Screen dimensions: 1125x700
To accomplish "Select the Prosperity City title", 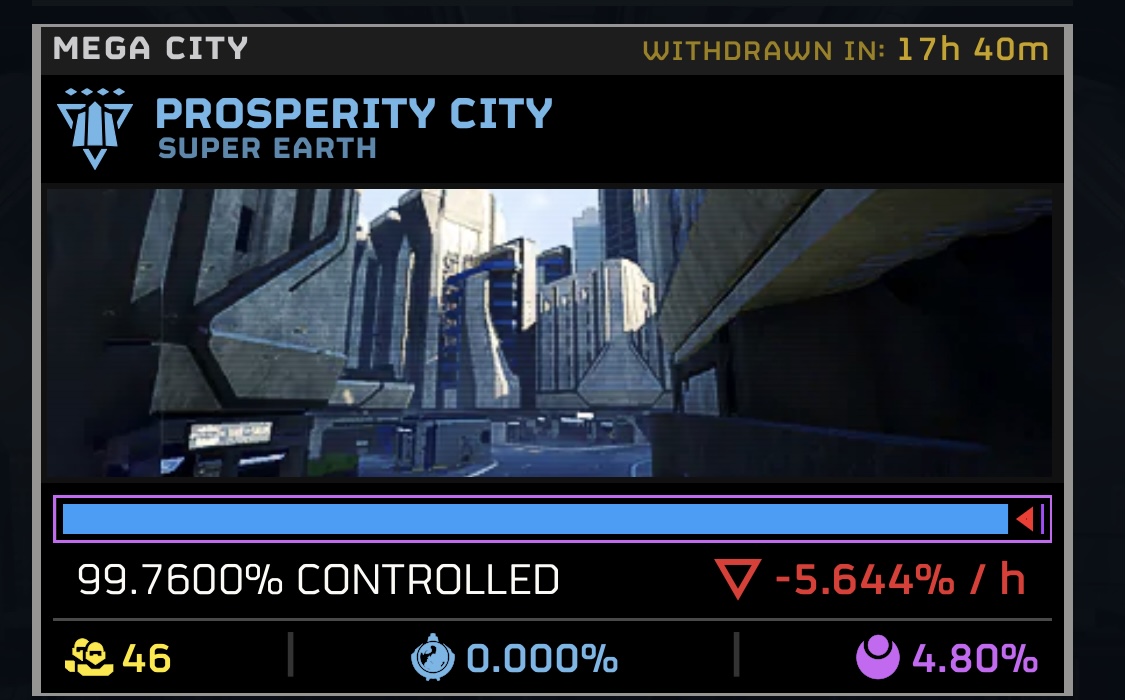I will [354, 114].
